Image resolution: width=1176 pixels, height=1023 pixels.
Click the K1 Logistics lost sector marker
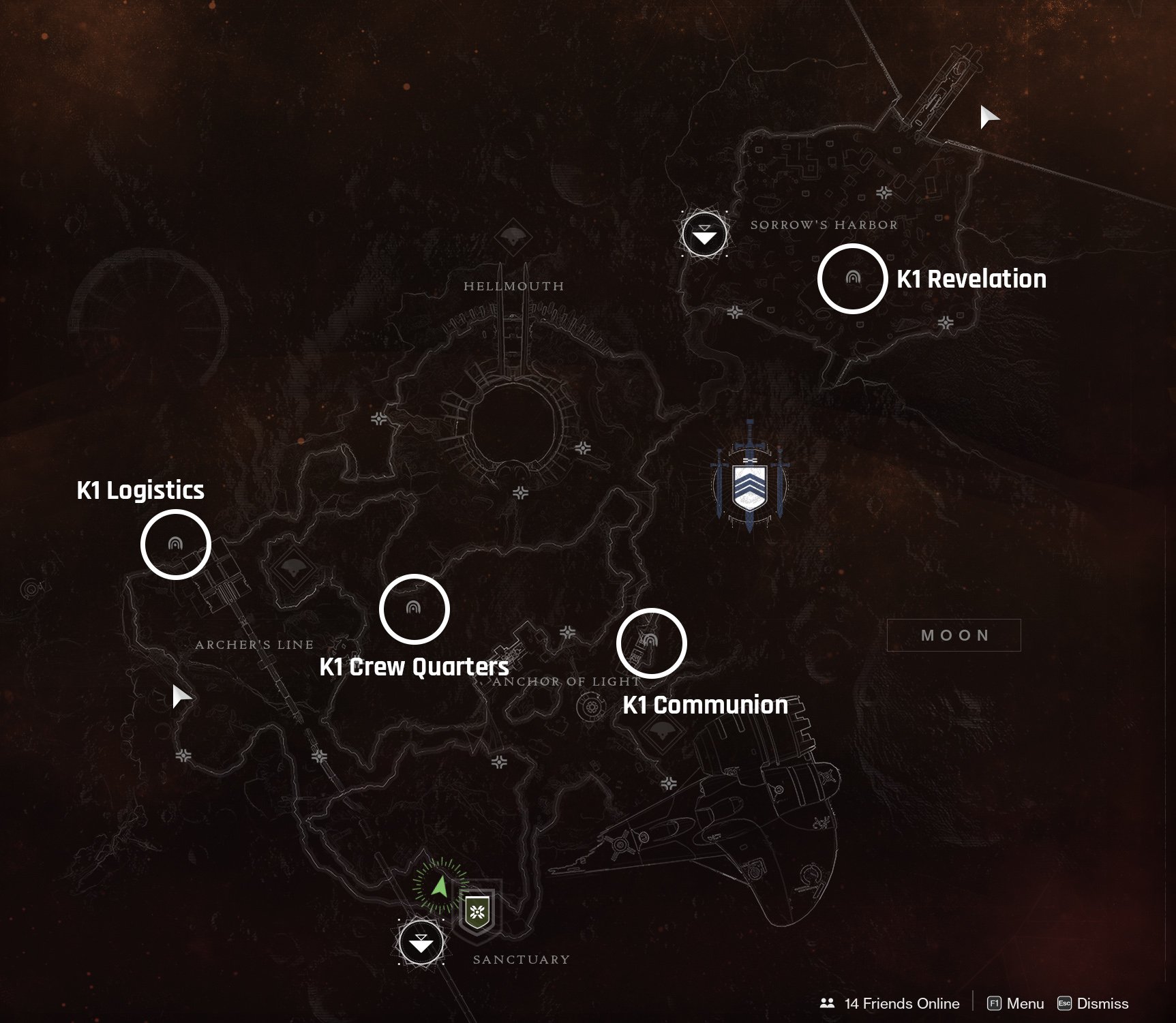coord(175,544)
